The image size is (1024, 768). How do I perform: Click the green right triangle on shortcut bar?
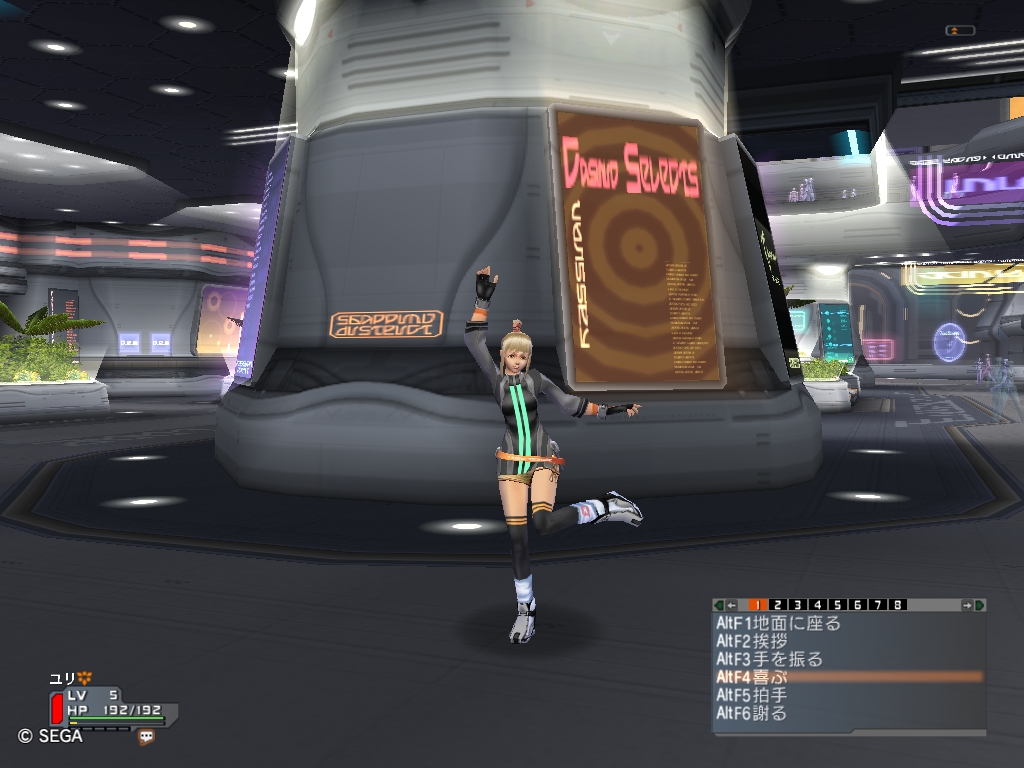tap(980, 605)
